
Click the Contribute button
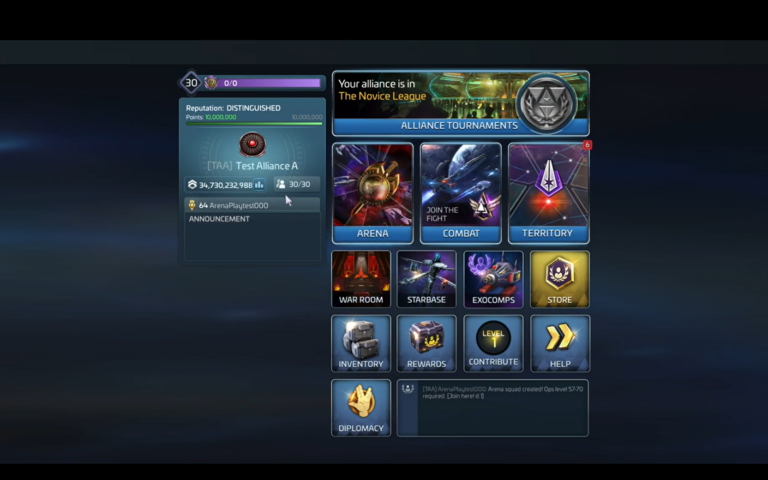493,343
